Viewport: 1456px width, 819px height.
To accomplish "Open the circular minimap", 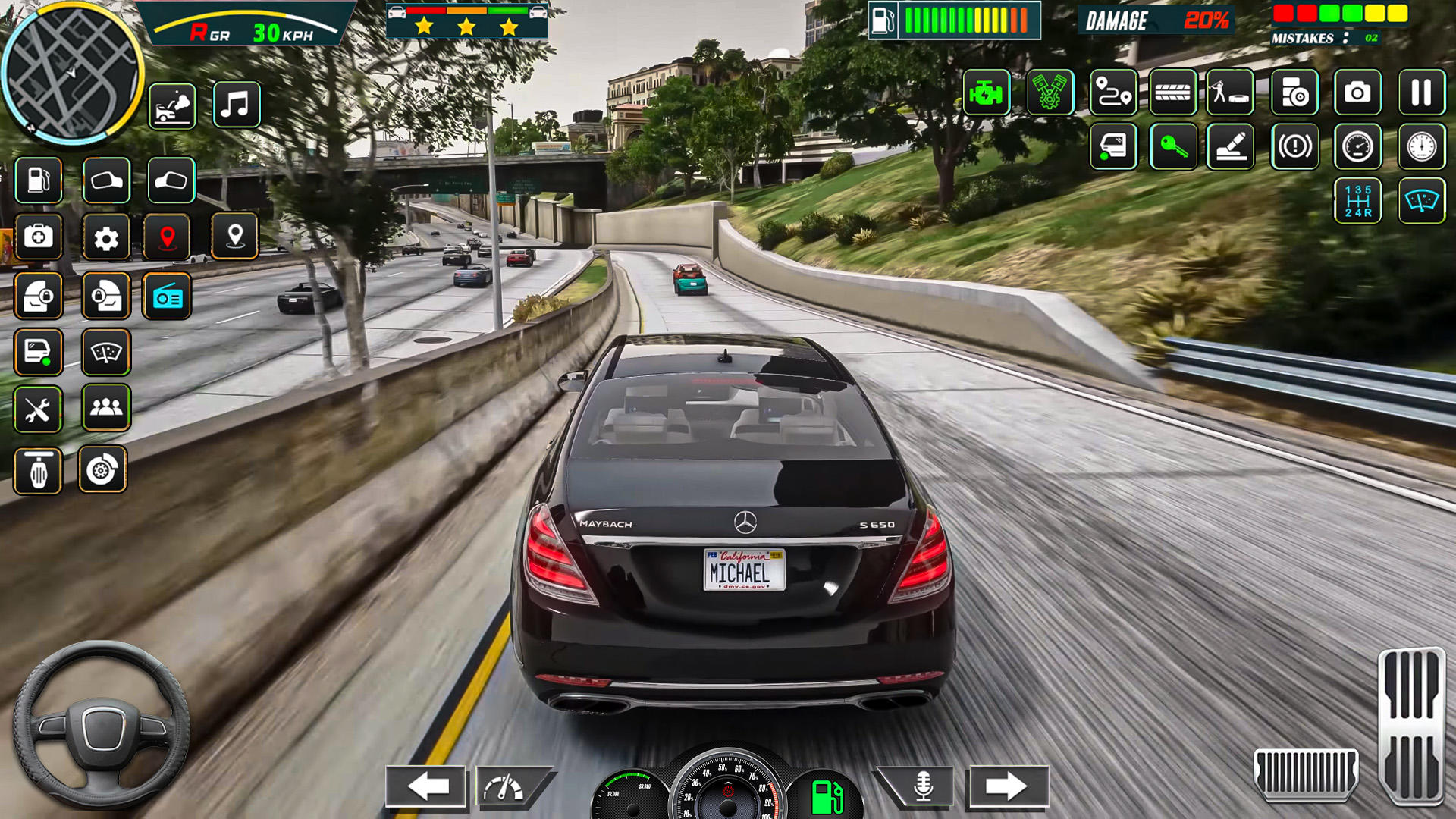I will [72, 74].
